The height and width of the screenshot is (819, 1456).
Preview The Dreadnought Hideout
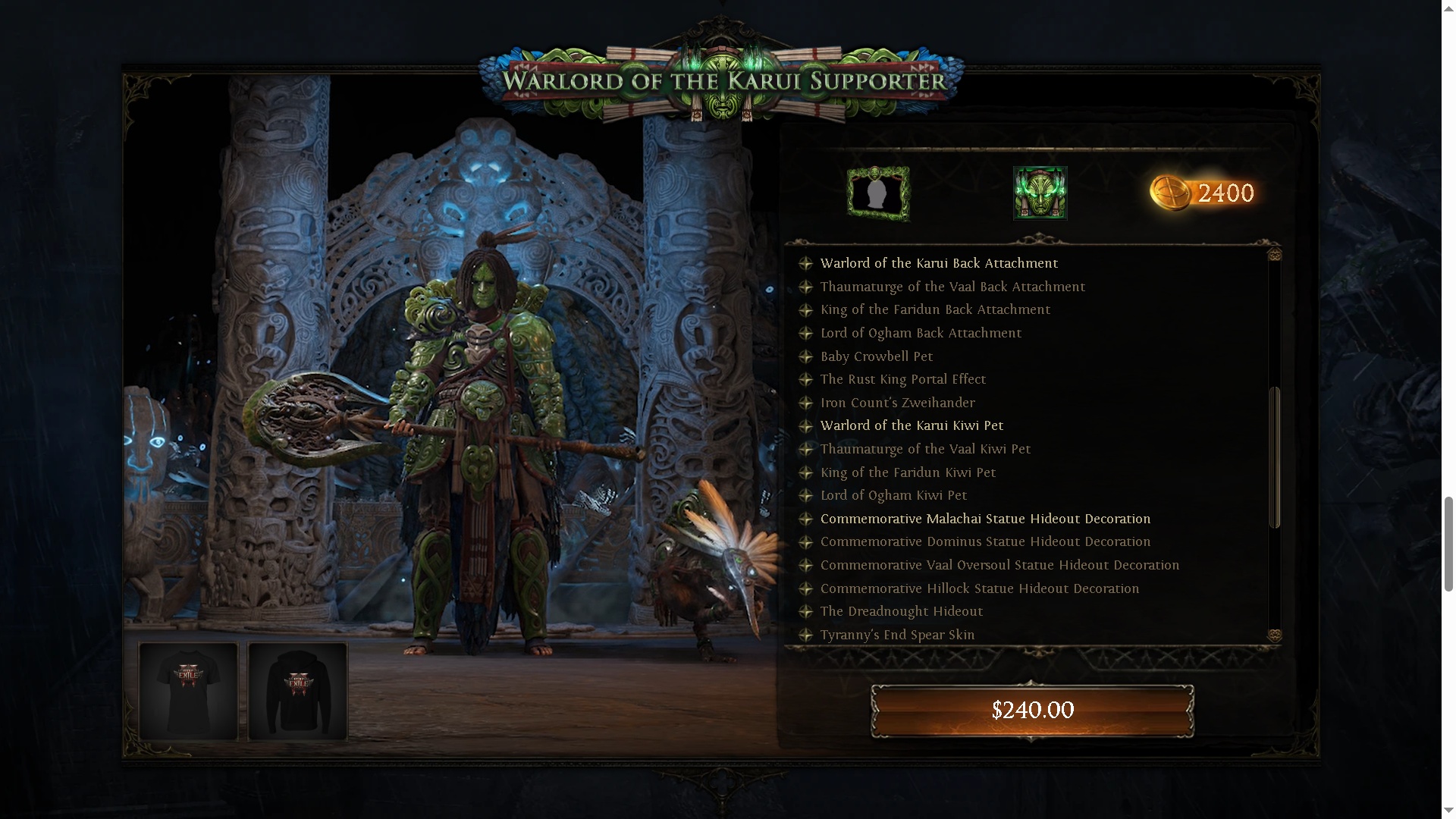click(x=902, y=611)
